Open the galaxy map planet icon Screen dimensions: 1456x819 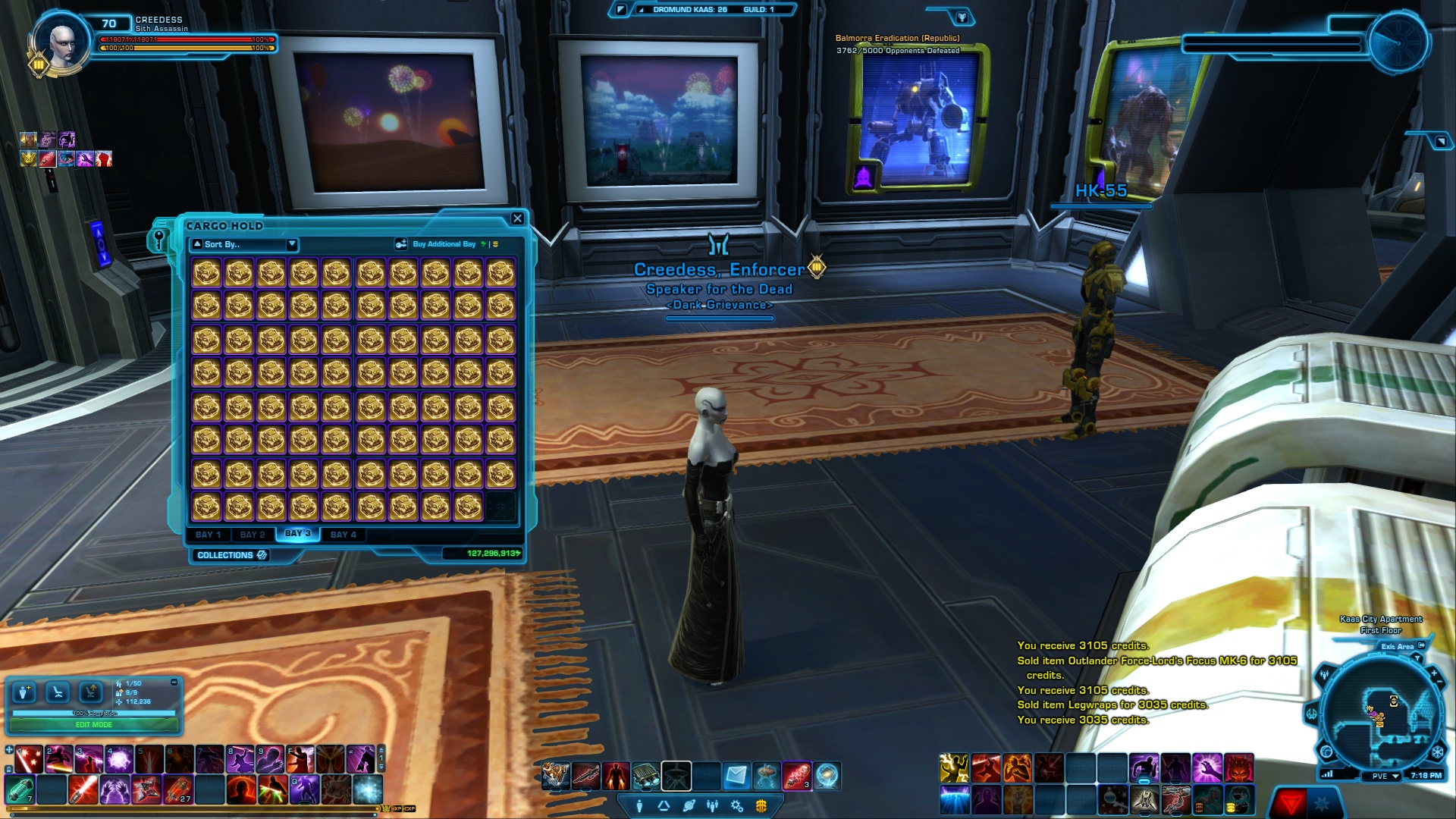point(689,806)
